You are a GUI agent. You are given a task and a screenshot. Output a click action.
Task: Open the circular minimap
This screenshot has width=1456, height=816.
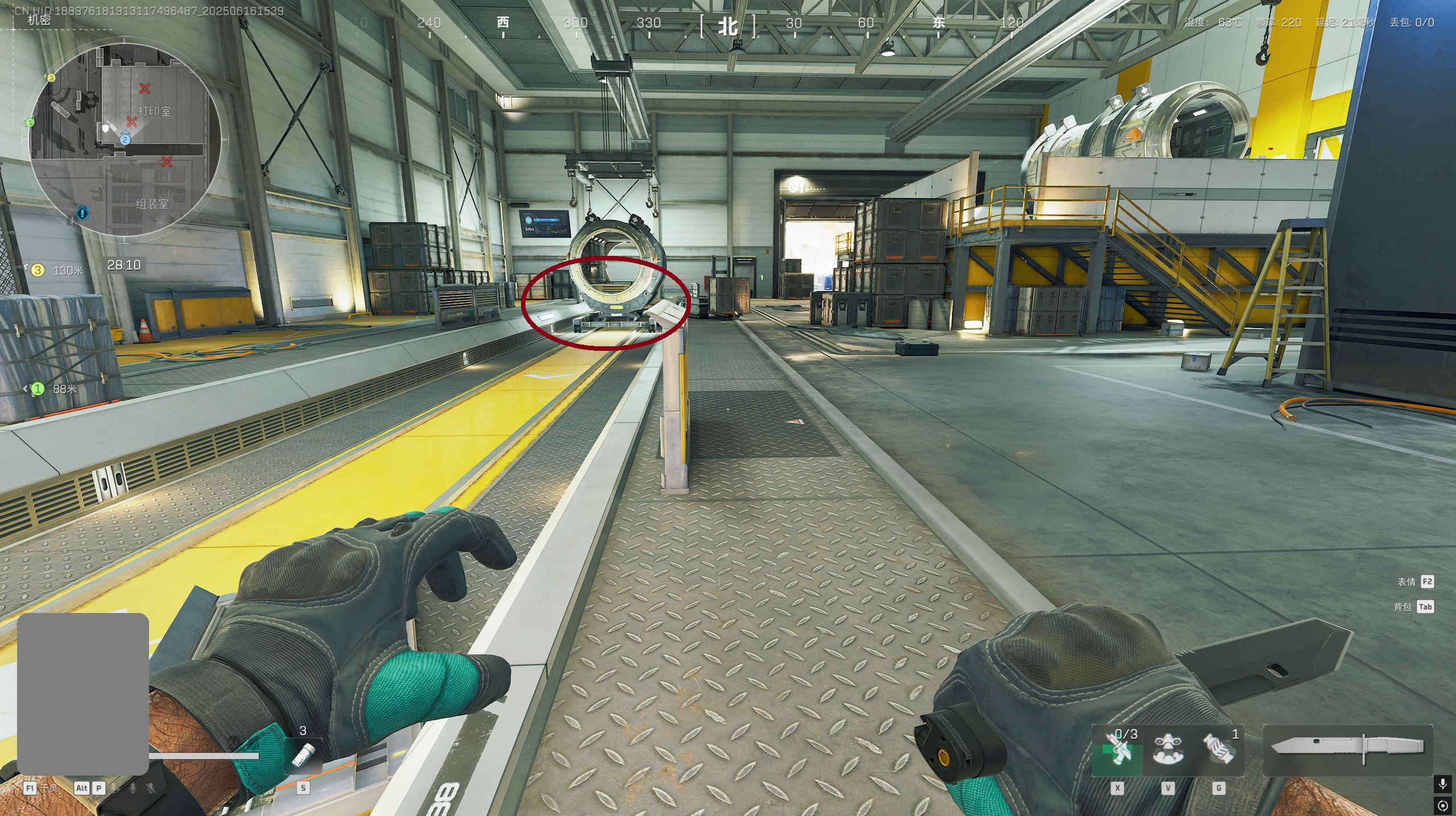pyautogui.click(x=125, y=139)
